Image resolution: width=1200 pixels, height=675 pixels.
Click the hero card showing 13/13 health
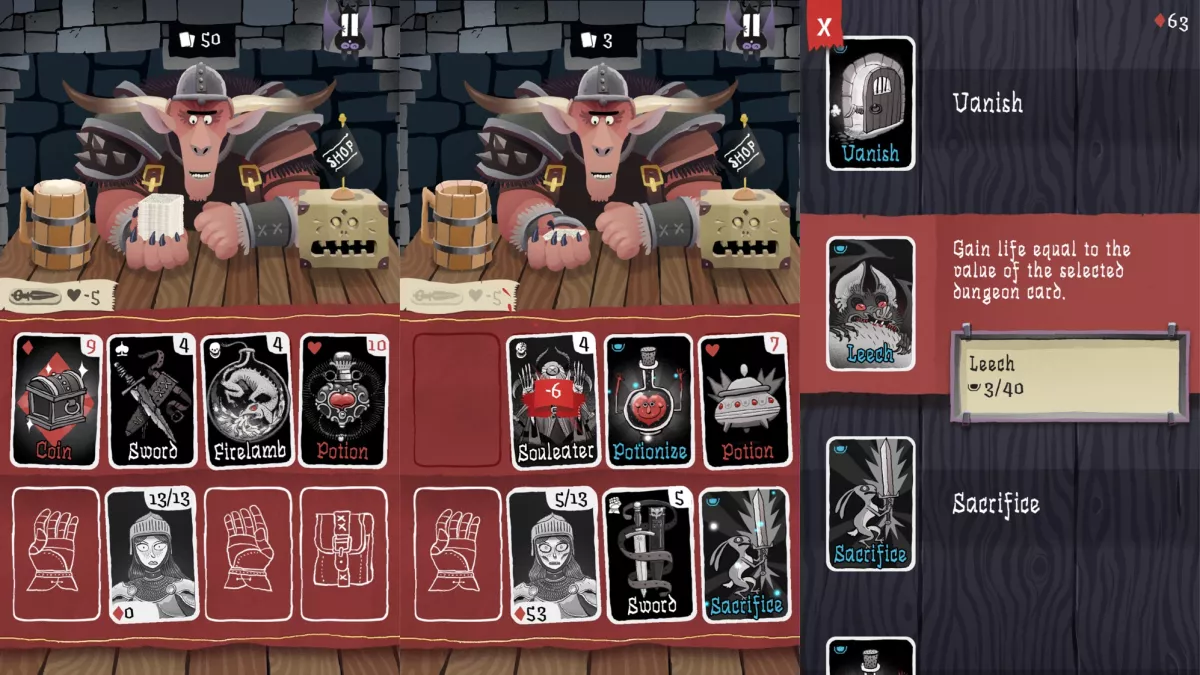click(152, 555)
